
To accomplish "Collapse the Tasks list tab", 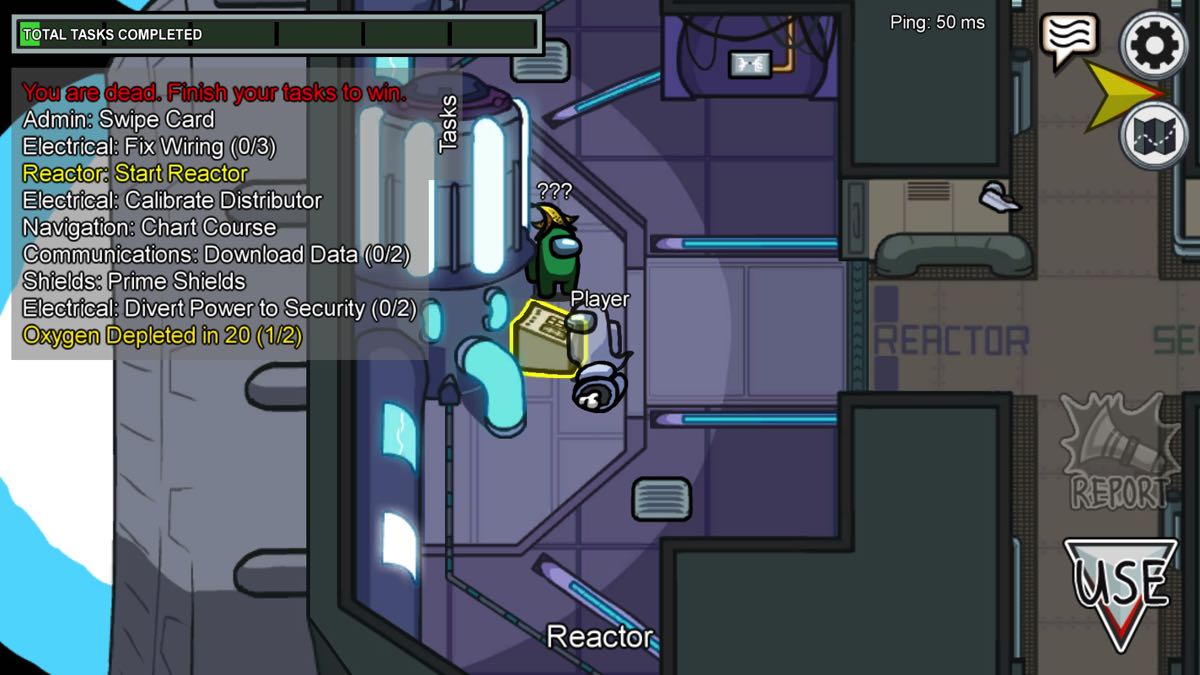I will coord(448,124).
